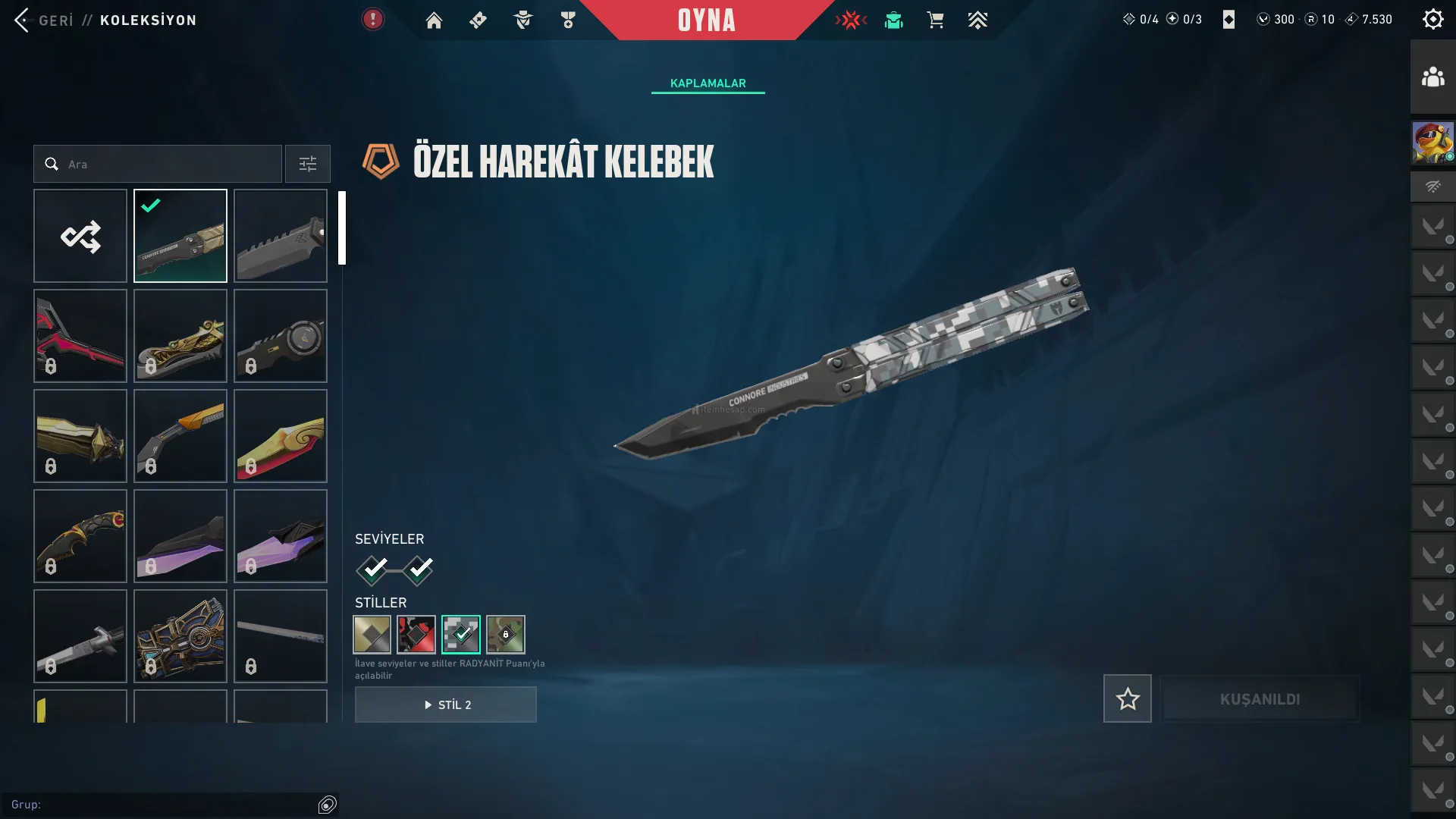This screenshot has height=819, width=1456.
Task: Choose the red and black style swatch
Action: [416, 634]
